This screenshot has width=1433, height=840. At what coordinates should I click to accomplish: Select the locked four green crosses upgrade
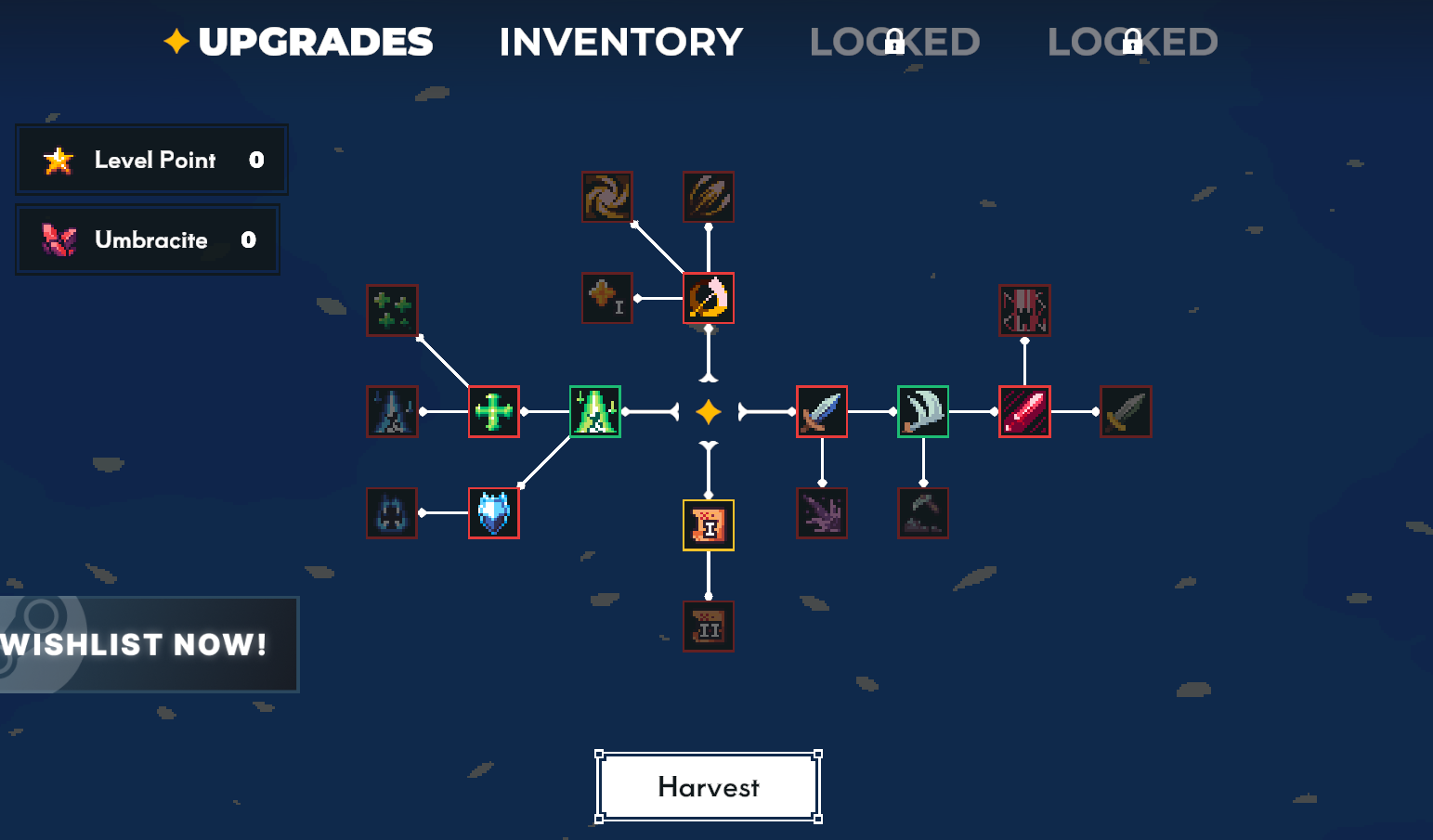pyautogui.click(x=392, y=310)
